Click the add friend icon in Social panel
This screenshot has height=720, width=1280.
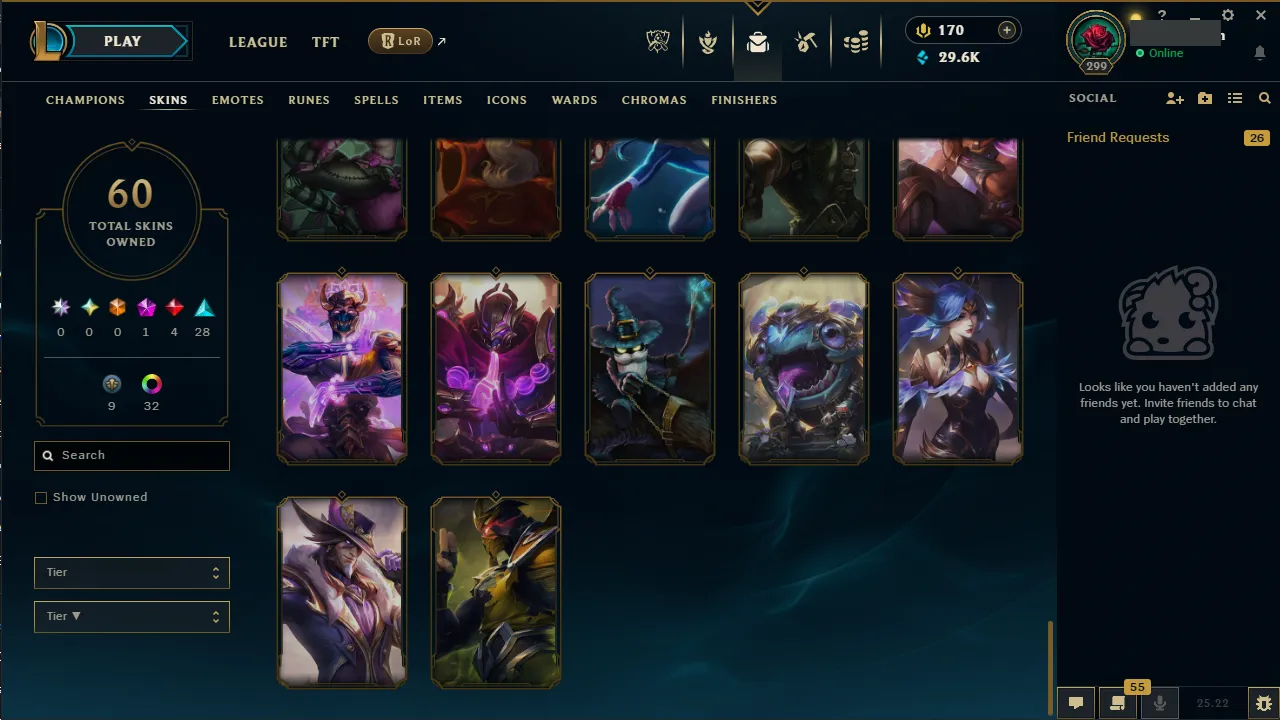click(x=1175, y=98)
